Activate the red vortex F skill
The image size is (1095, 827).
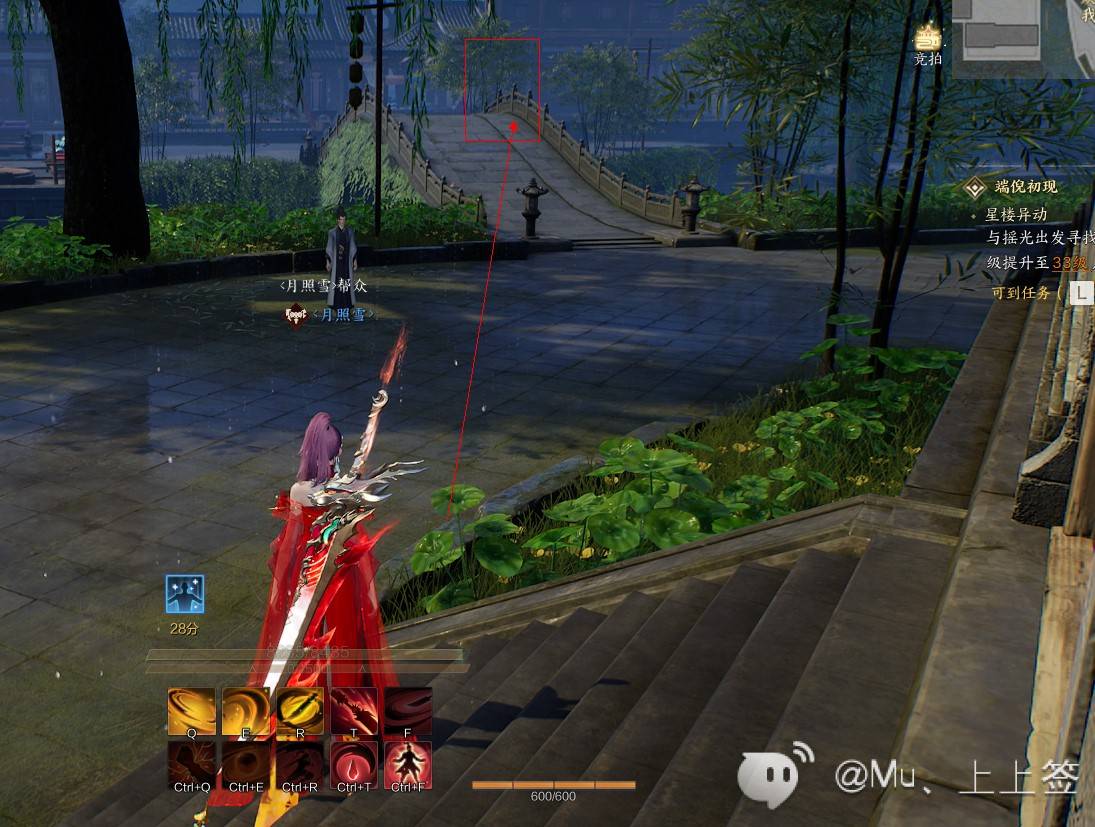tap(408, 711)
